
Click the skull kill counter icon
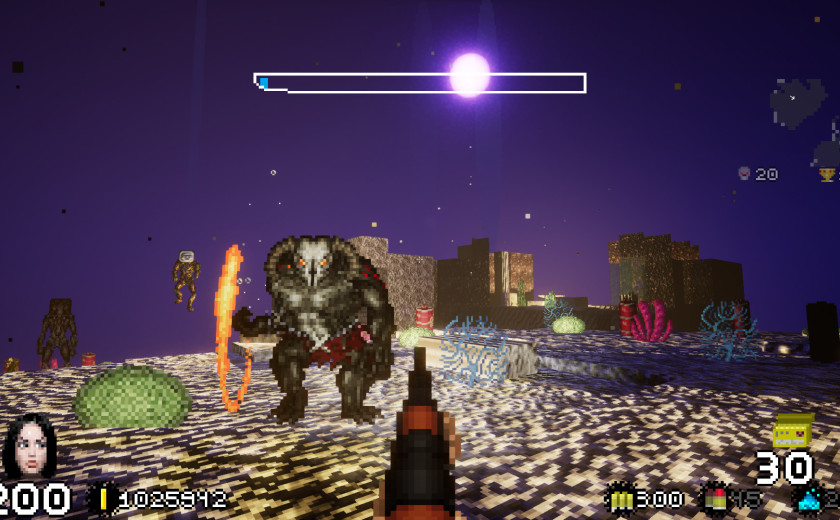click(744, 174)
